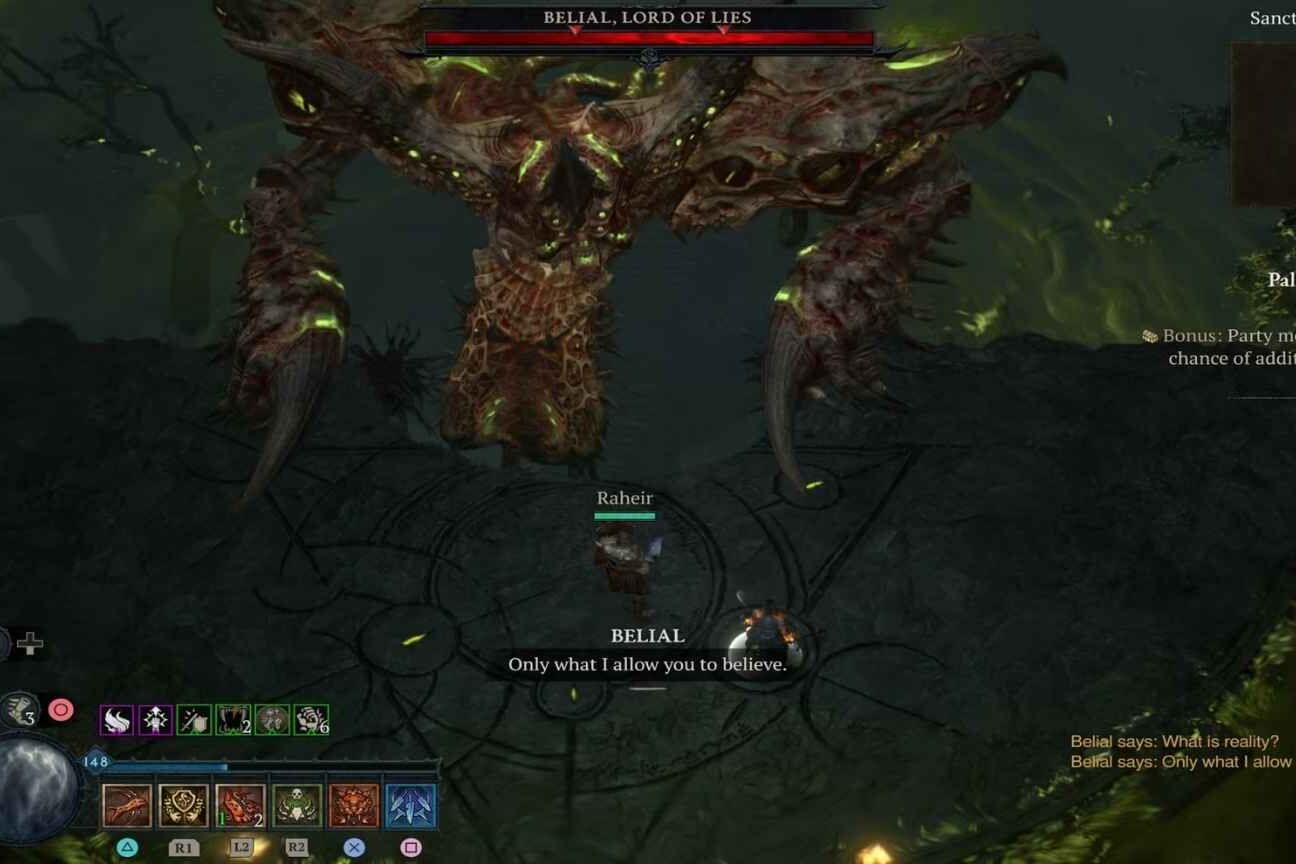Use the golden shield crest skill
The width and height of the screenshot is (1296, 864).
(x=184, y=806)
